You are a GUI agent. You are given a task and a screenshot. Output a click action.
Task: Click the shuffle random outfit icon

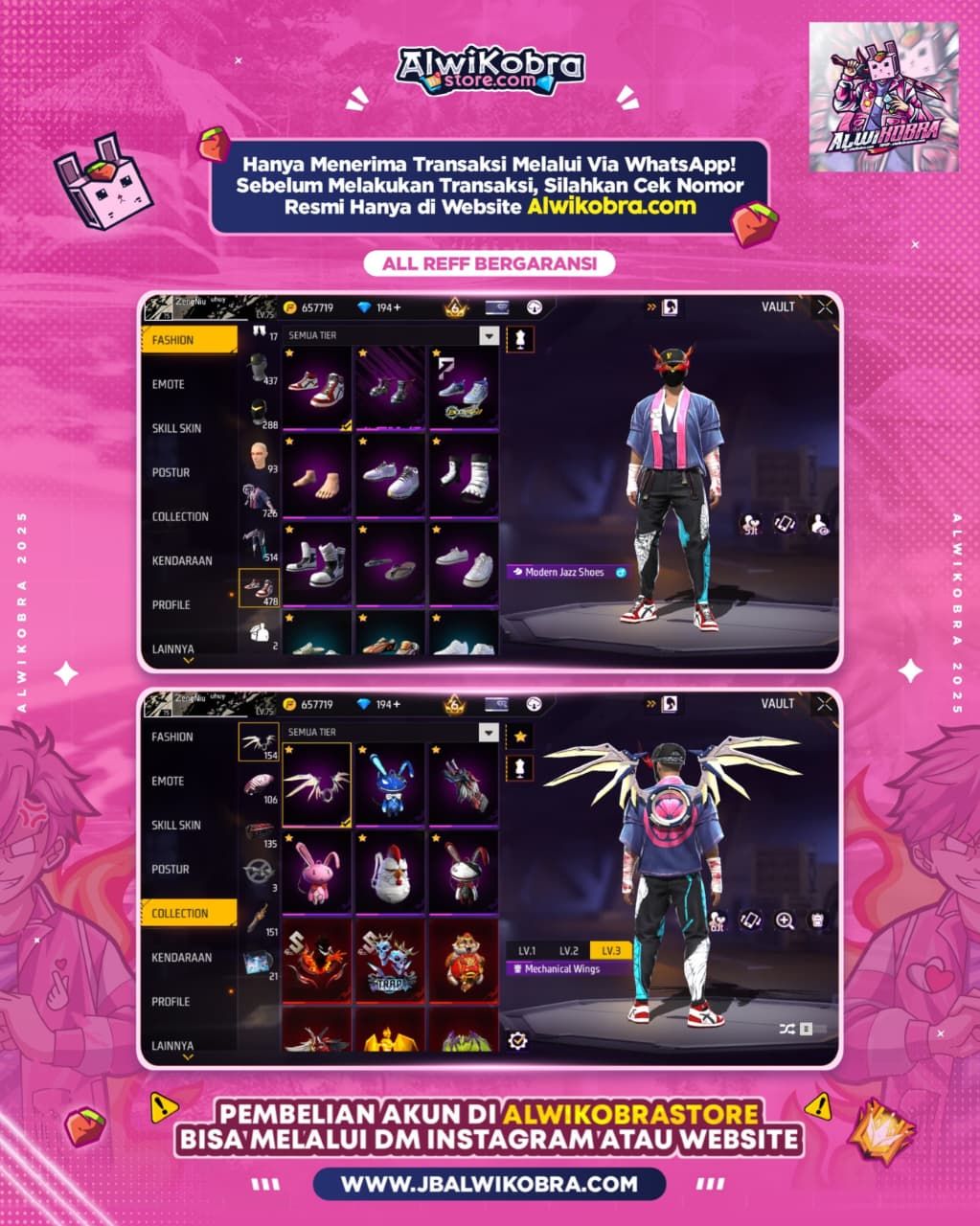[x=786, y=1029]
